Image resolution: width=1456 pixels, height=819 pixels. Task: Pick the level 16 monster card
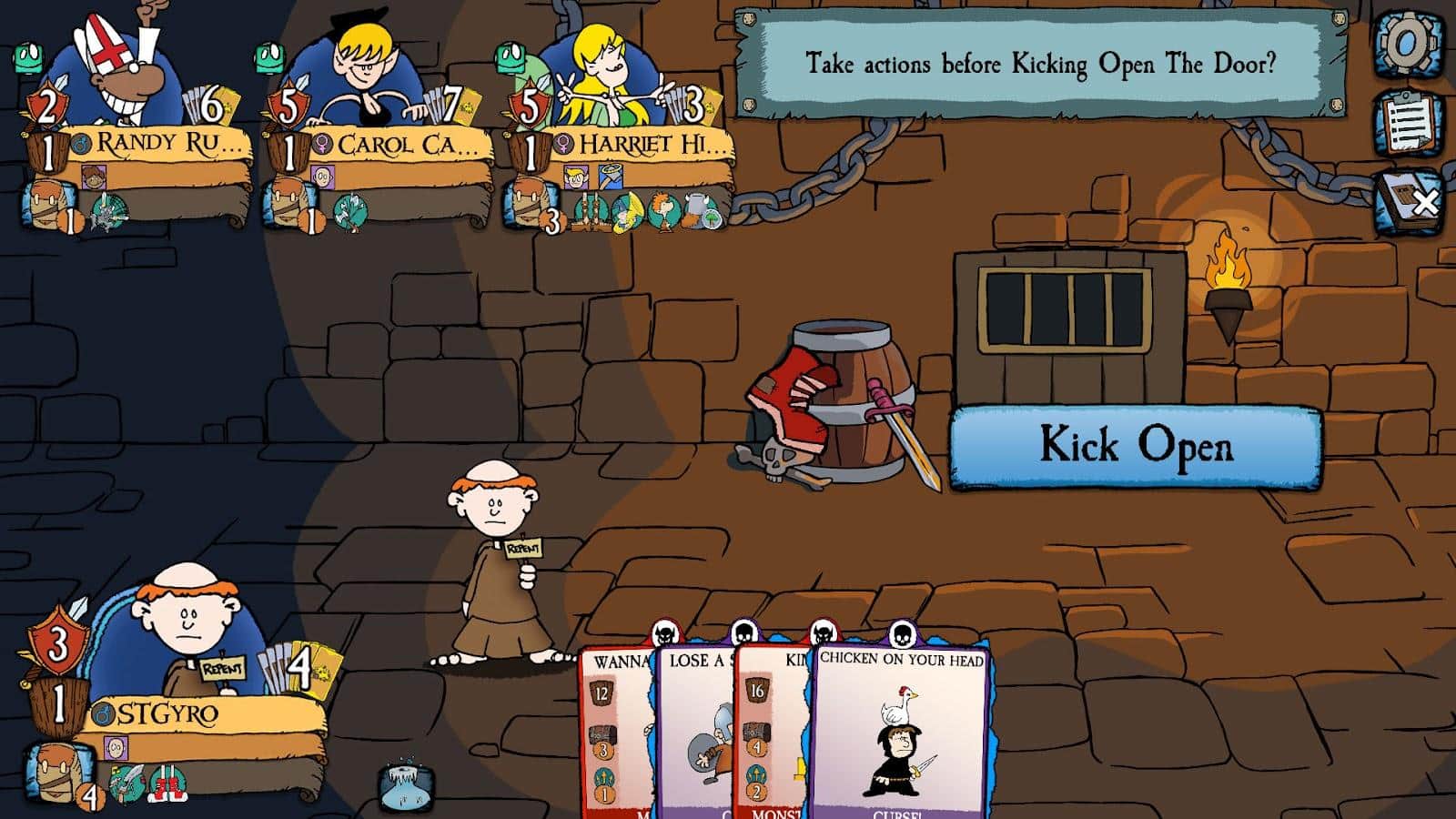pos(769,728)
